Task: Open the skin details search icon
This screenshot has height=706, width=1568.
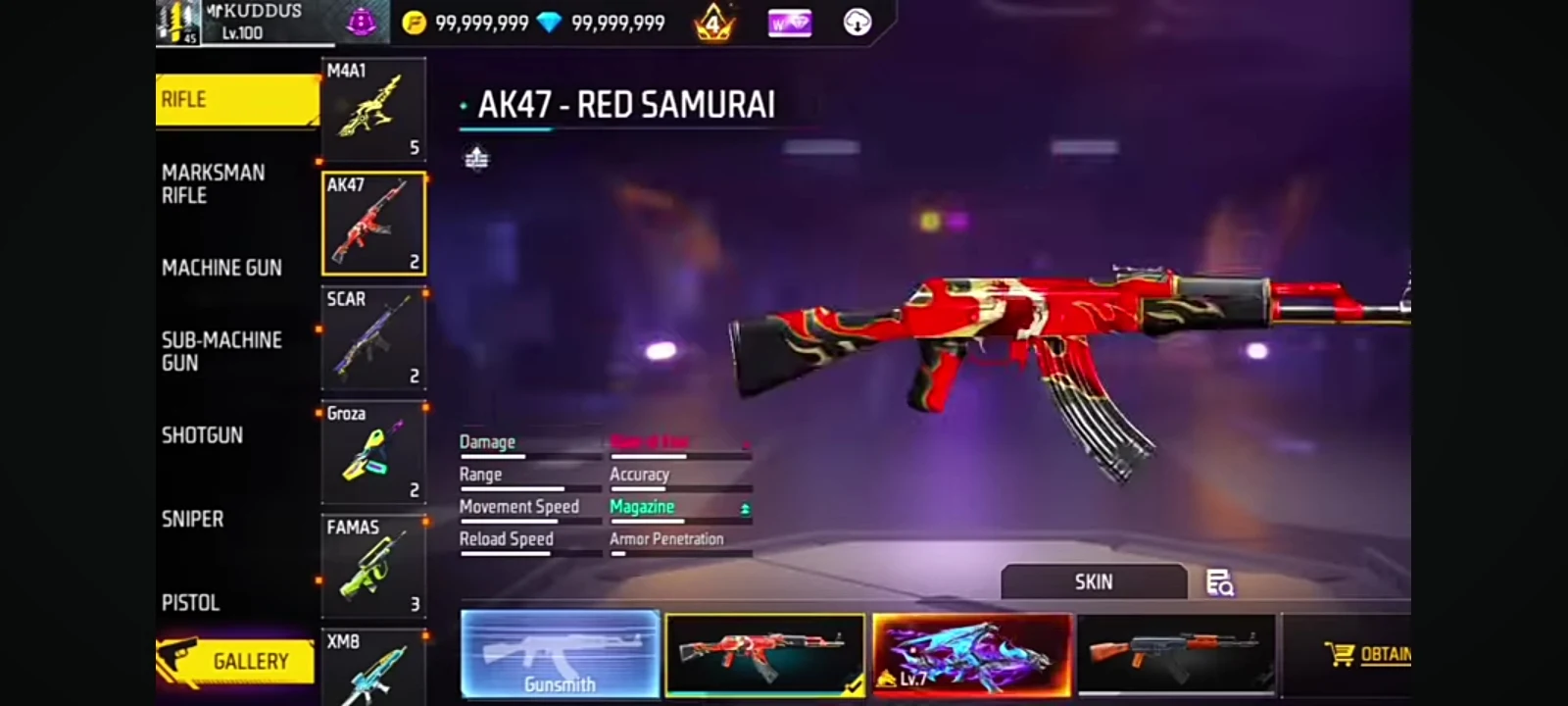Action: (x=1219, y=583)
